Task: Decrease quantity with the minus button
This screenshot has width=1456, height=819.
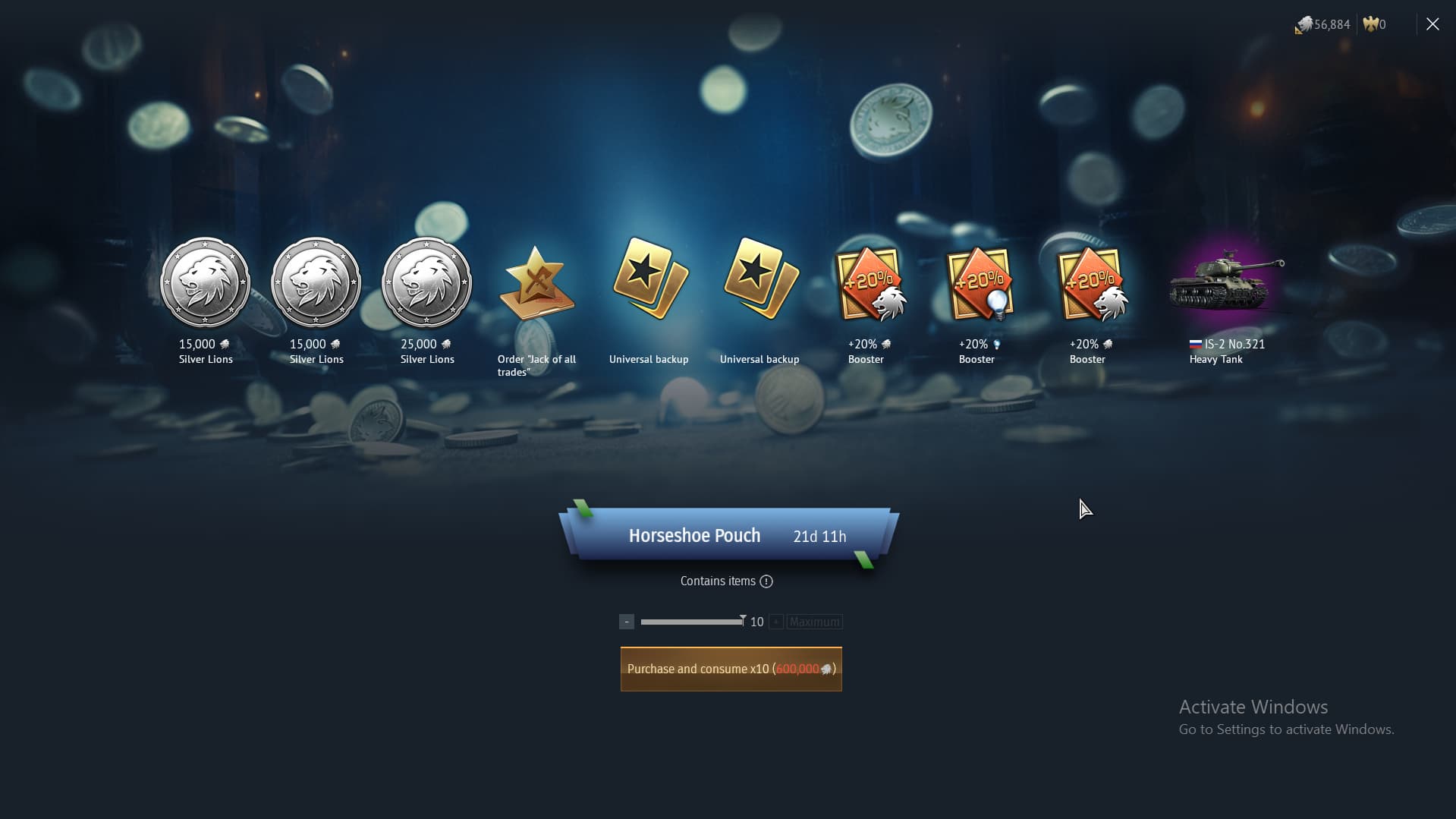Action: point(625,621)
